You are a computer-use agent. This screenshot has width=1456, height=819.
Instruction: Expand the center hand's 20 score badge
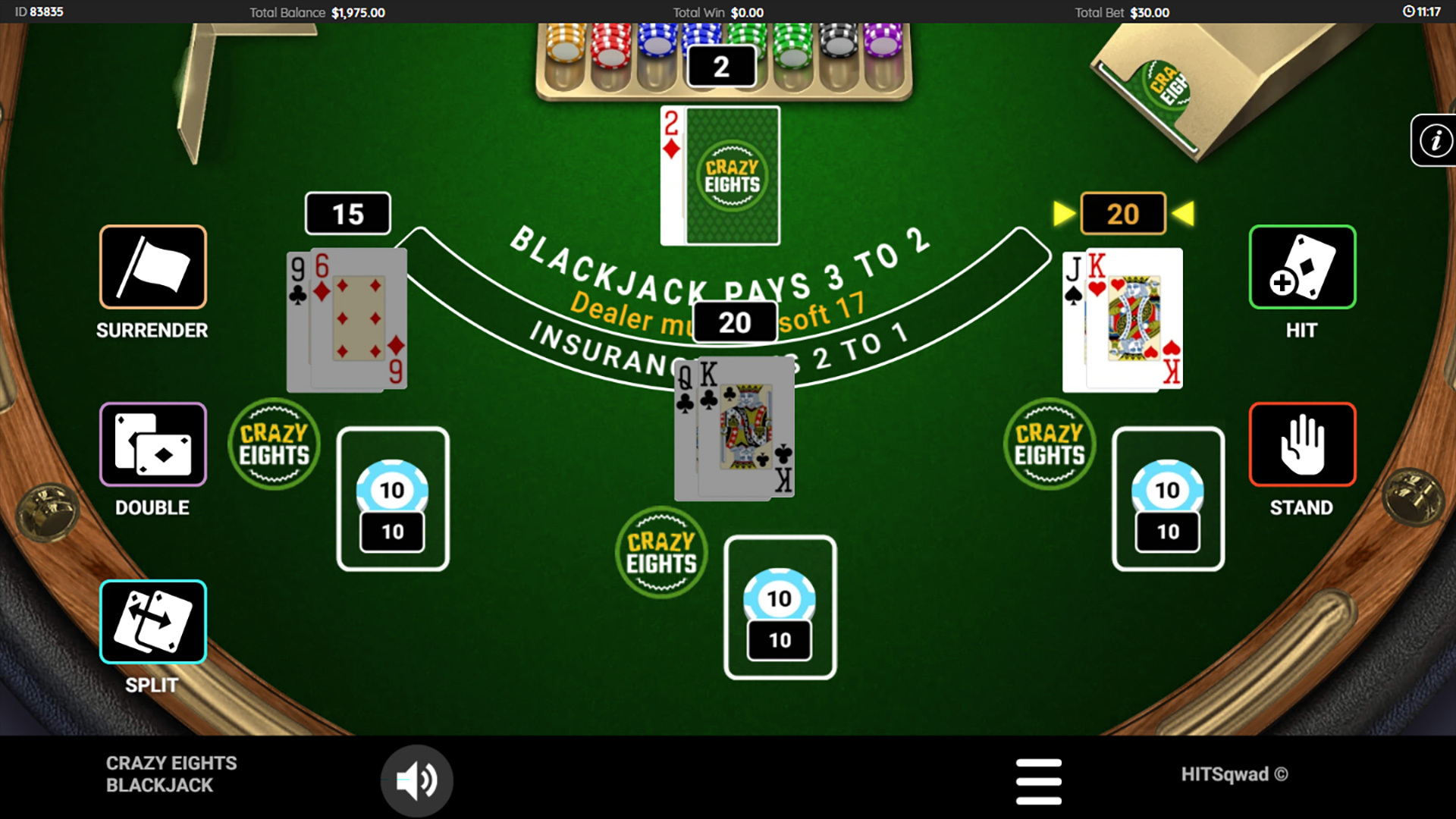tap(733, 322)
